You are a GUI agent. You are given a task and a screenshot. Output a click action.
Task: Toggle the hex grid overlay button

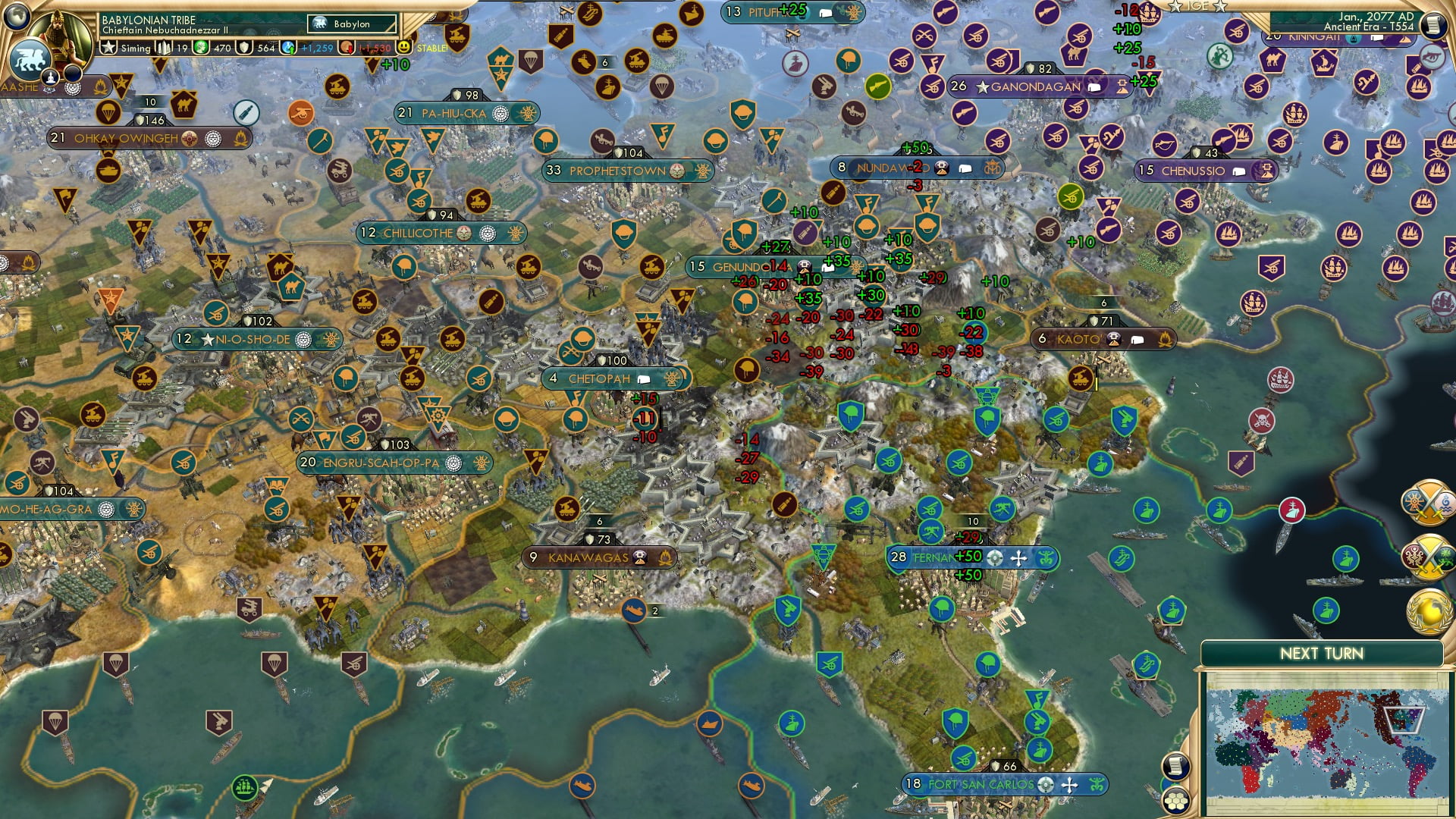[1176, 801]
